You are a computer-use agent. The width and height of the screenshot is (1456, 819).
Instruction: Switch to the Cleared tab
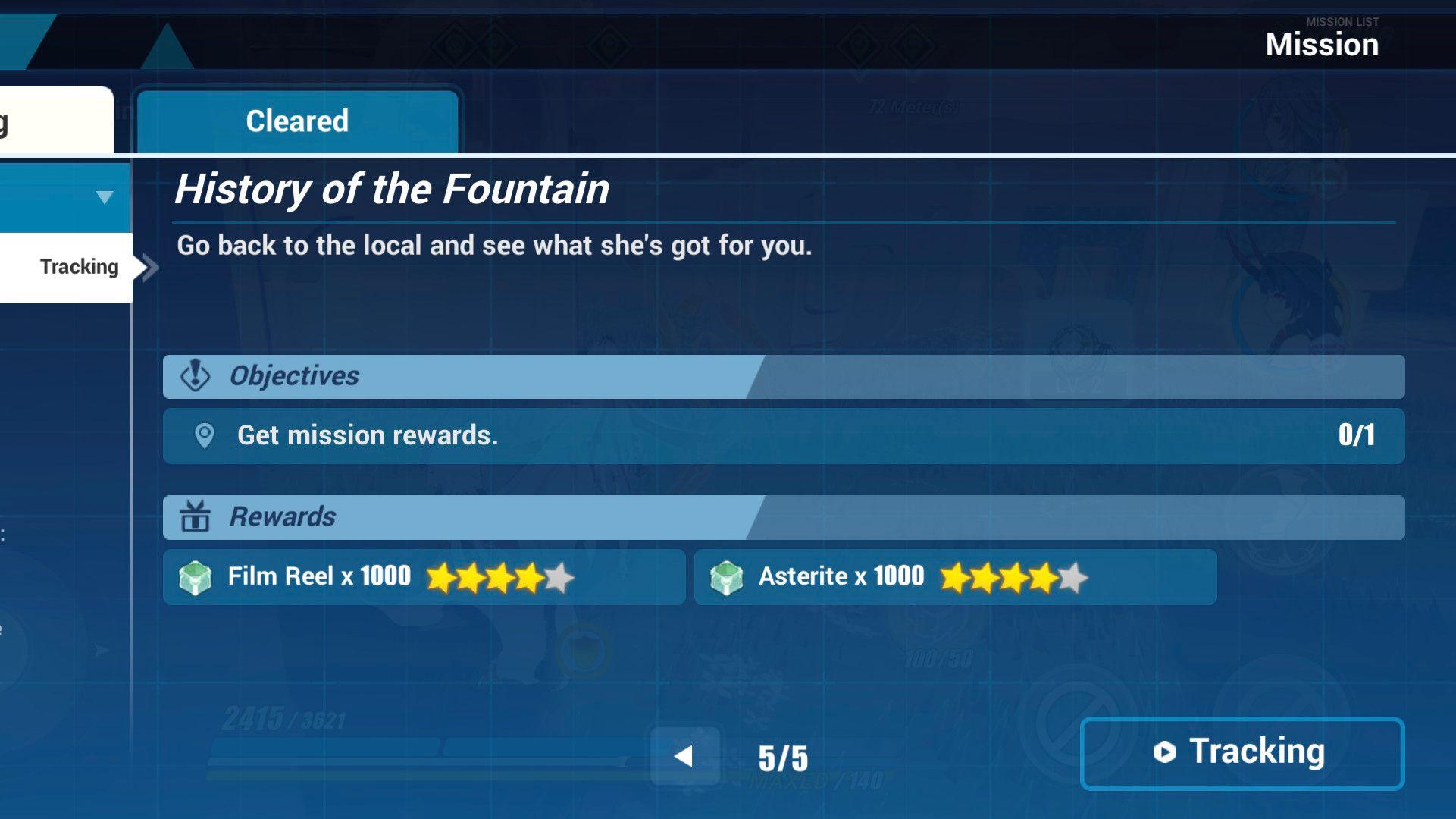click(x=297, y=120)
